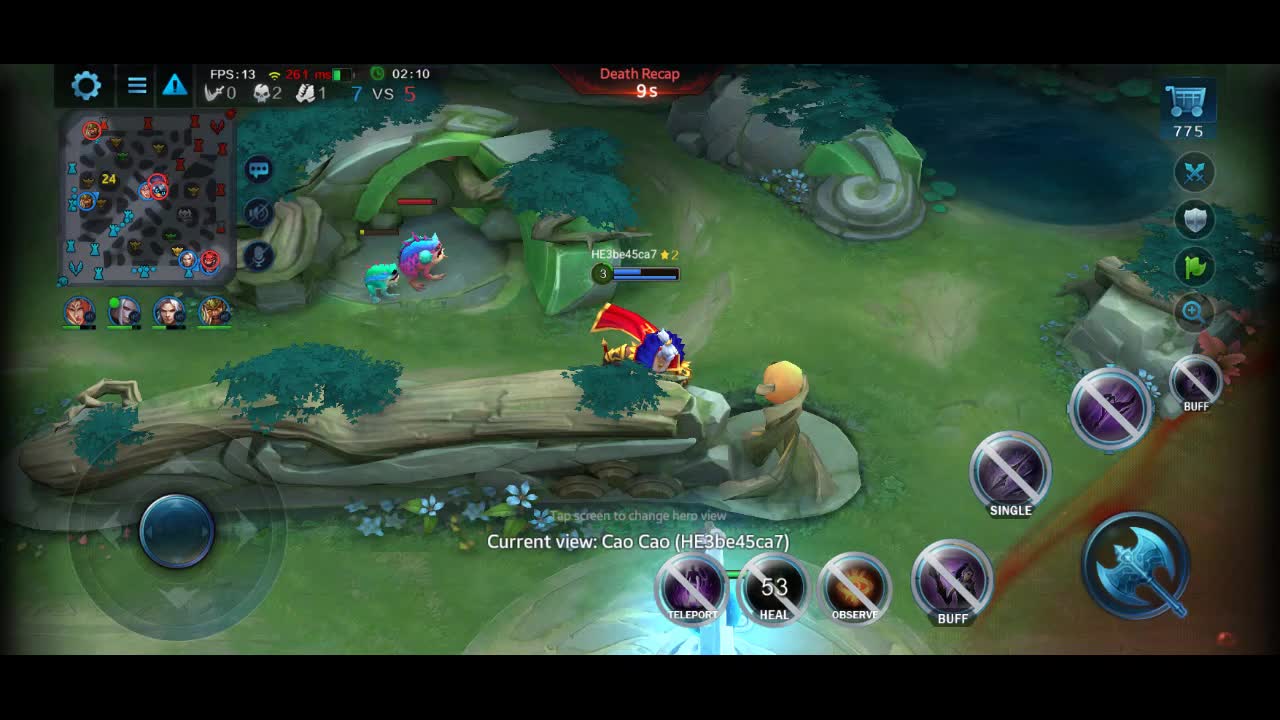Screen dimensions: 1280x720
Task: Send the shield defend signal
Action: pyautogui.click(x=1194, y=219)
